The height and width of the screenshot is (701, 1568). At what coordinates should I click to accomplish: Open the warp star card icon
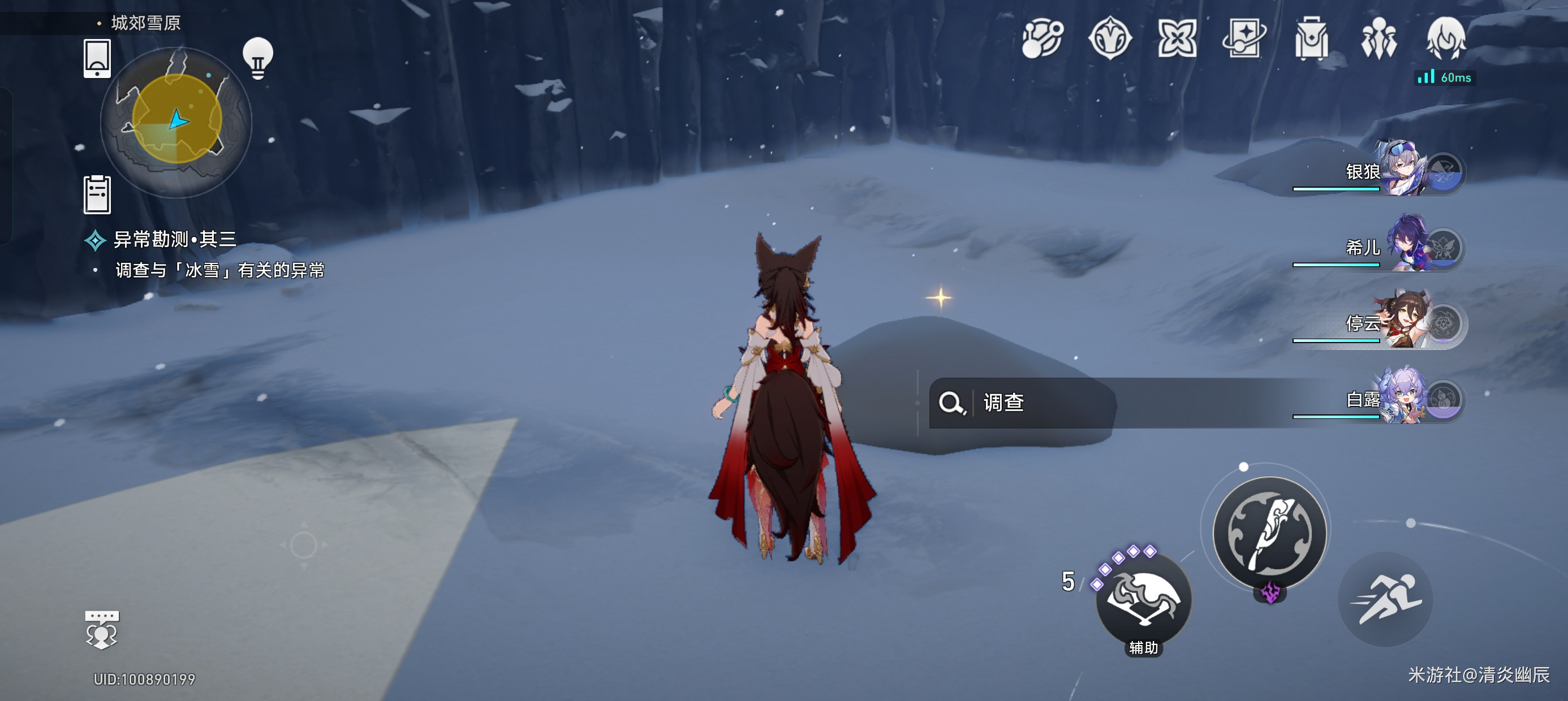pos(1243,38)
